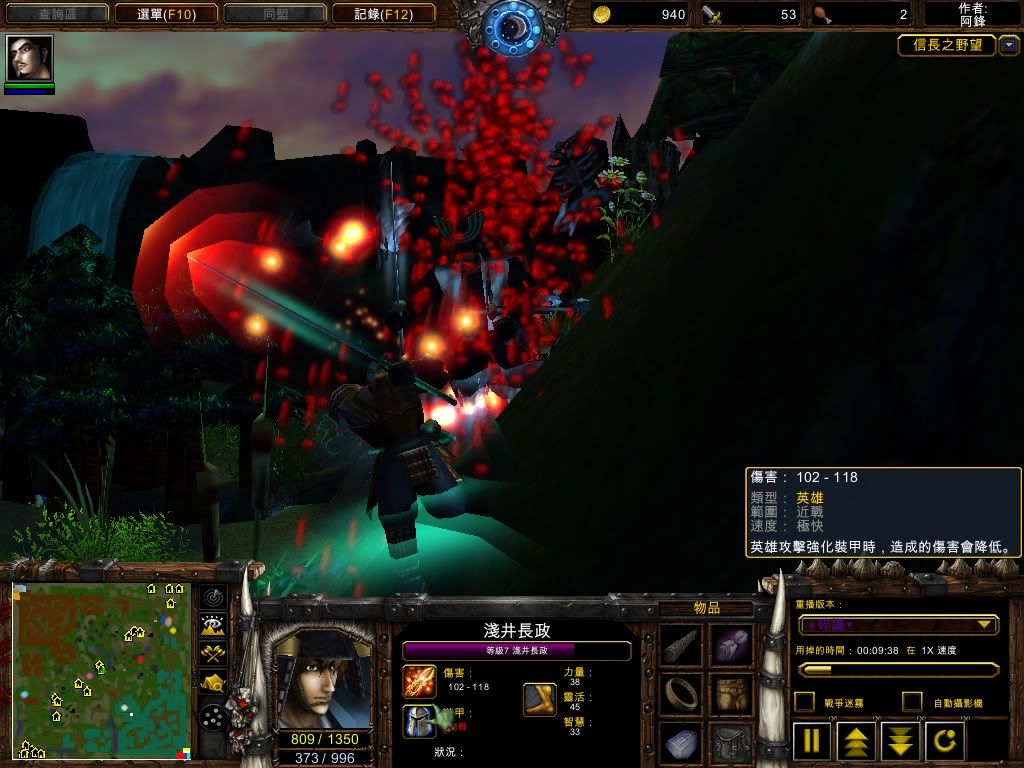
Task: Click the 信長之野望 quest panel button
Action: [947, 46]
